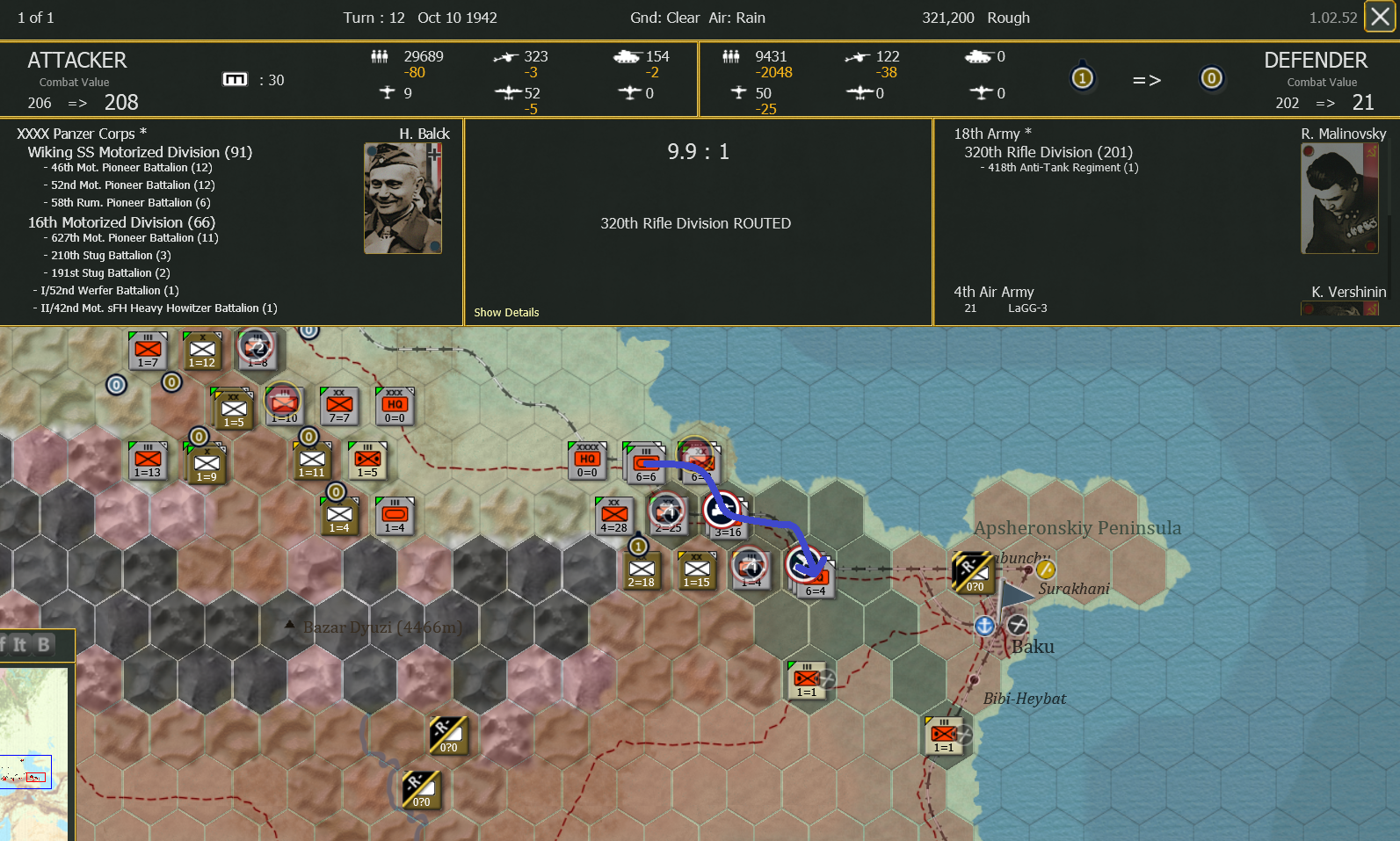Click R. Malinovsky's commander portrait

coord(1338,198)
